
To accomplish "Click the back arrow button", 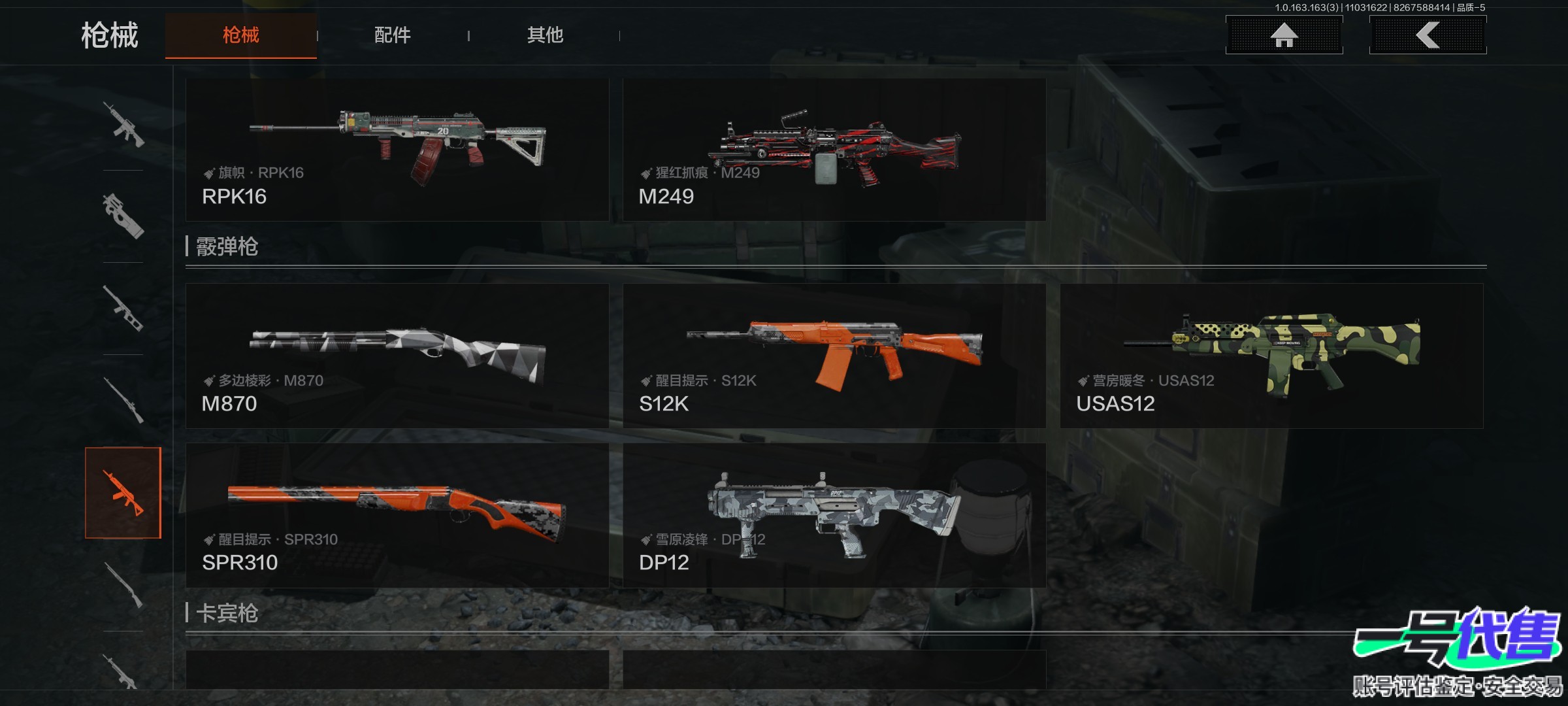I will 1428,35.
